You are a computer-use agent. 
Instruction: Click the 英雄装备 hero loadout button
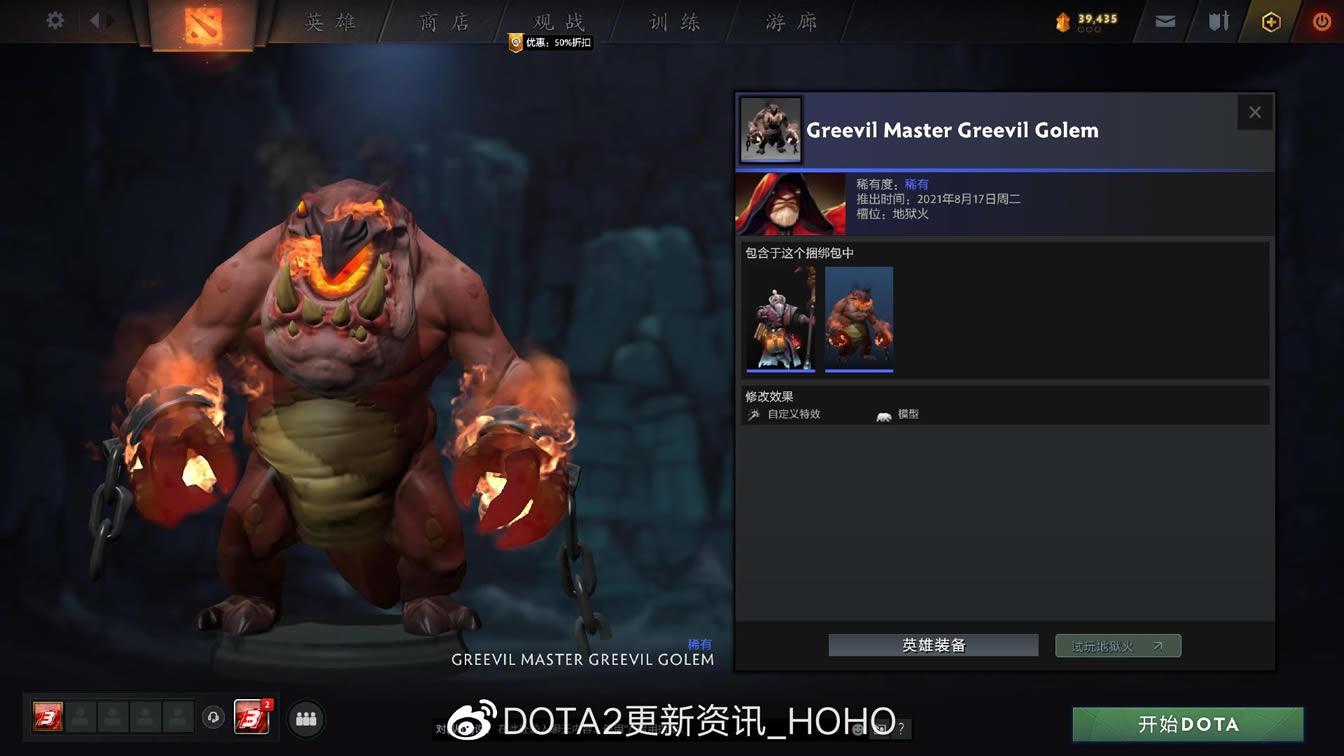click(932, 645)
